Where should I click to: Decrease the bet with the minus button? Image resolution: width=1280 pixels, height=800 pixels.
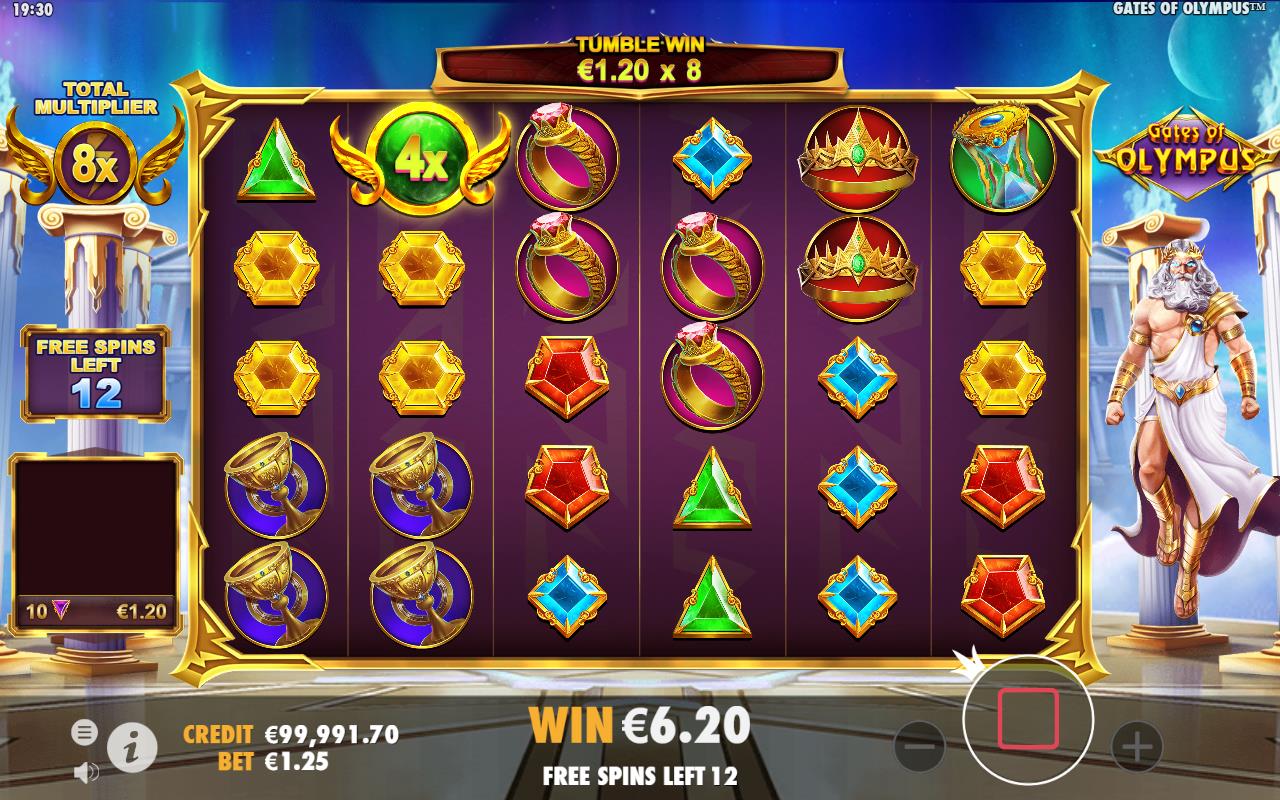(918, 745)
